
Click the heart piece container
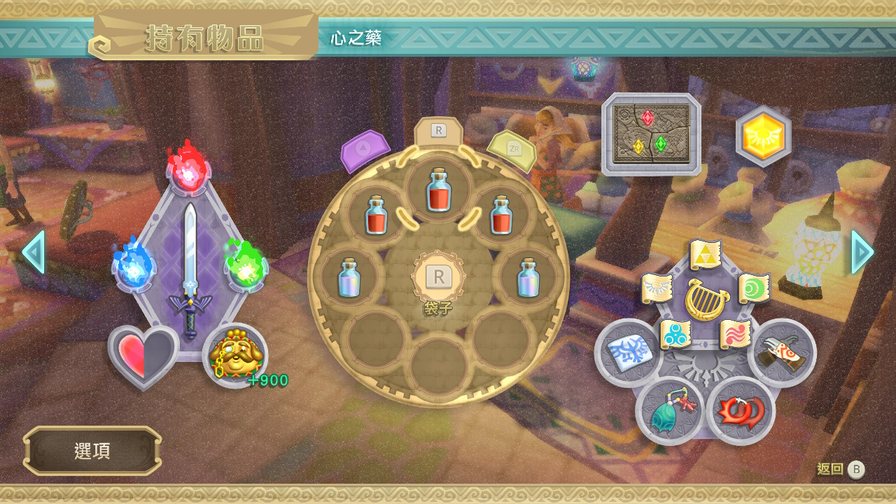click(x=142, y=355)
